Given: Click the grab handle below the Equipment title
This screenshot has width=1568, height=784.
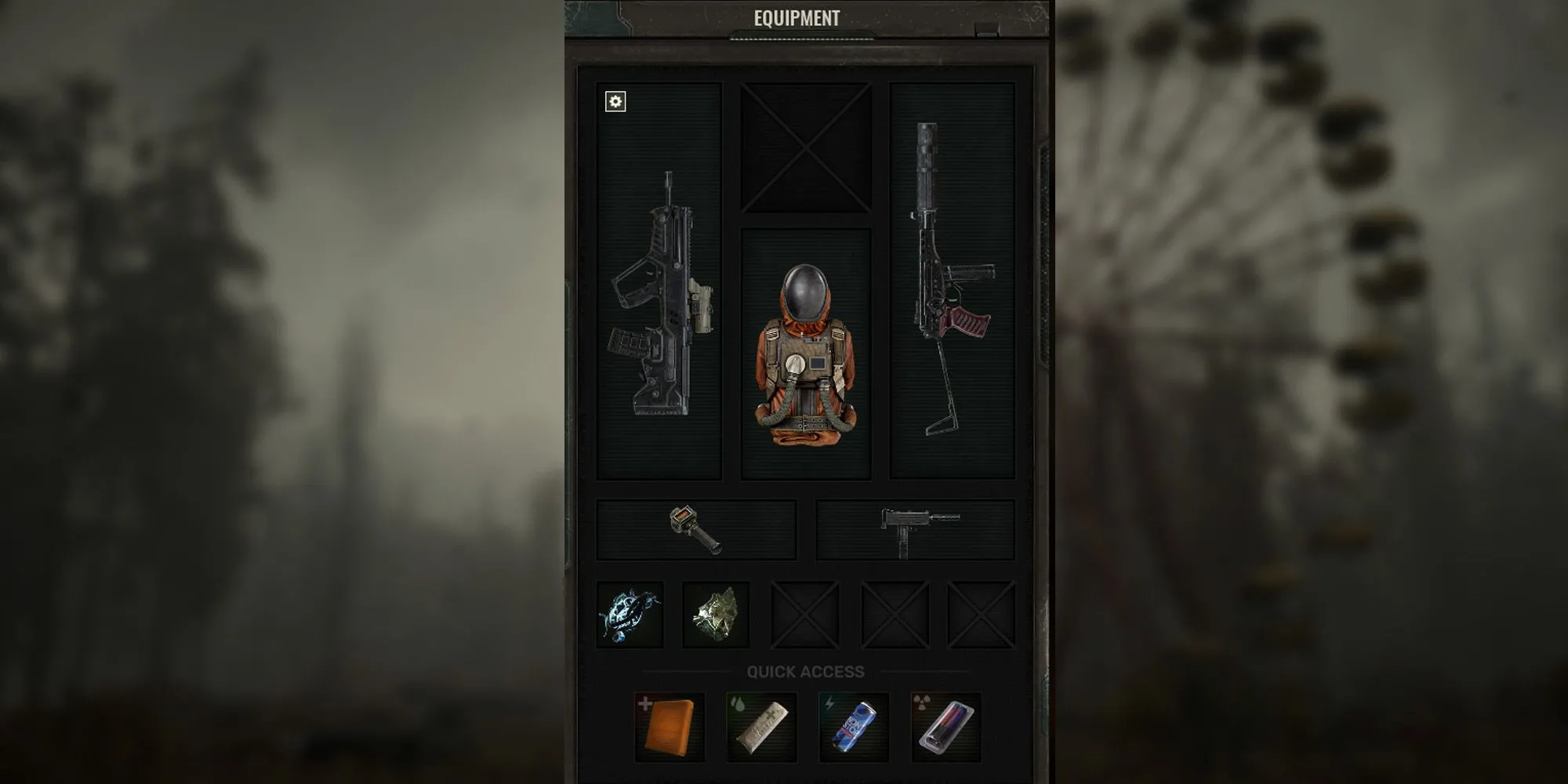Looking at the screenshot, I should click(801, 35).
